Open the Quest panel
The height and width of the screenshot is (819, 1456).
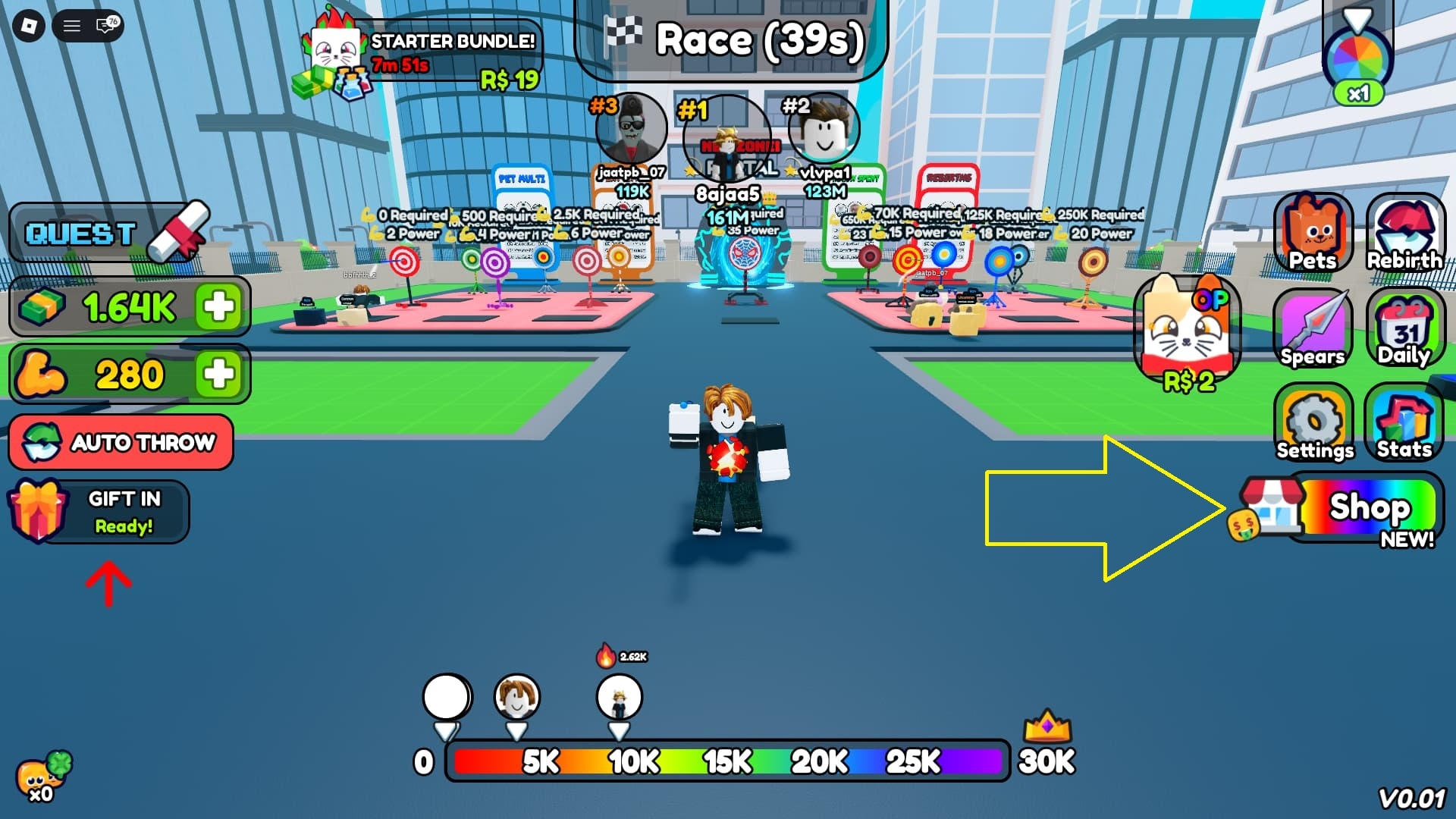tap(106, 233)
